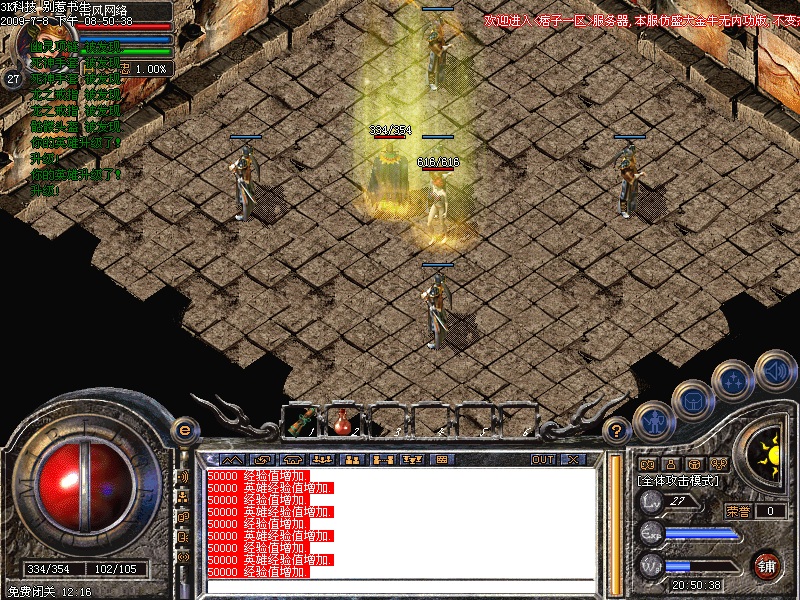800x600 pixels.
Task: Switch attack mode at 全体攻击模式 label
Action: pos(680,480)
